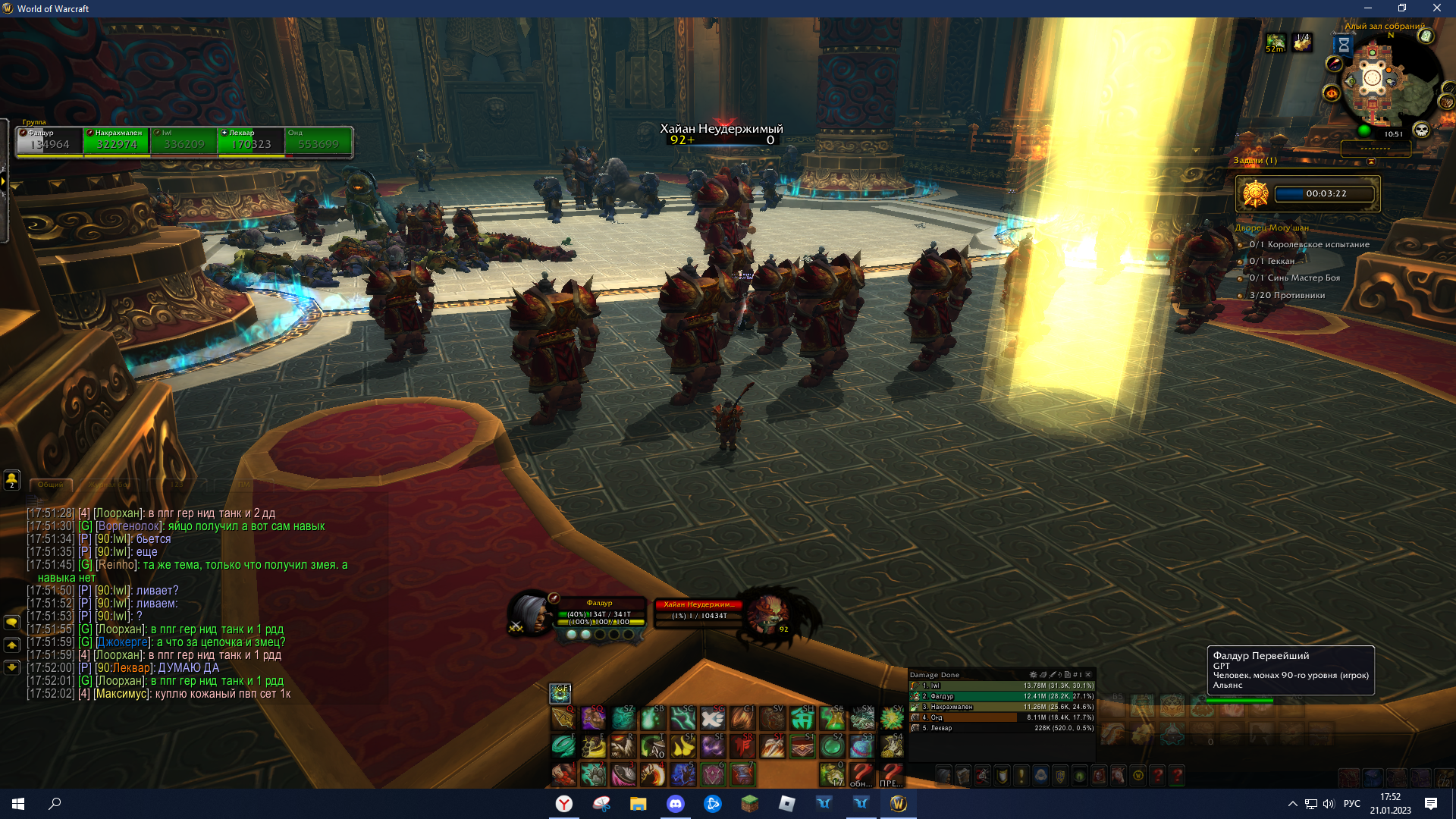
Task: Use the ability bound to Q
Action: coord(563,717)
